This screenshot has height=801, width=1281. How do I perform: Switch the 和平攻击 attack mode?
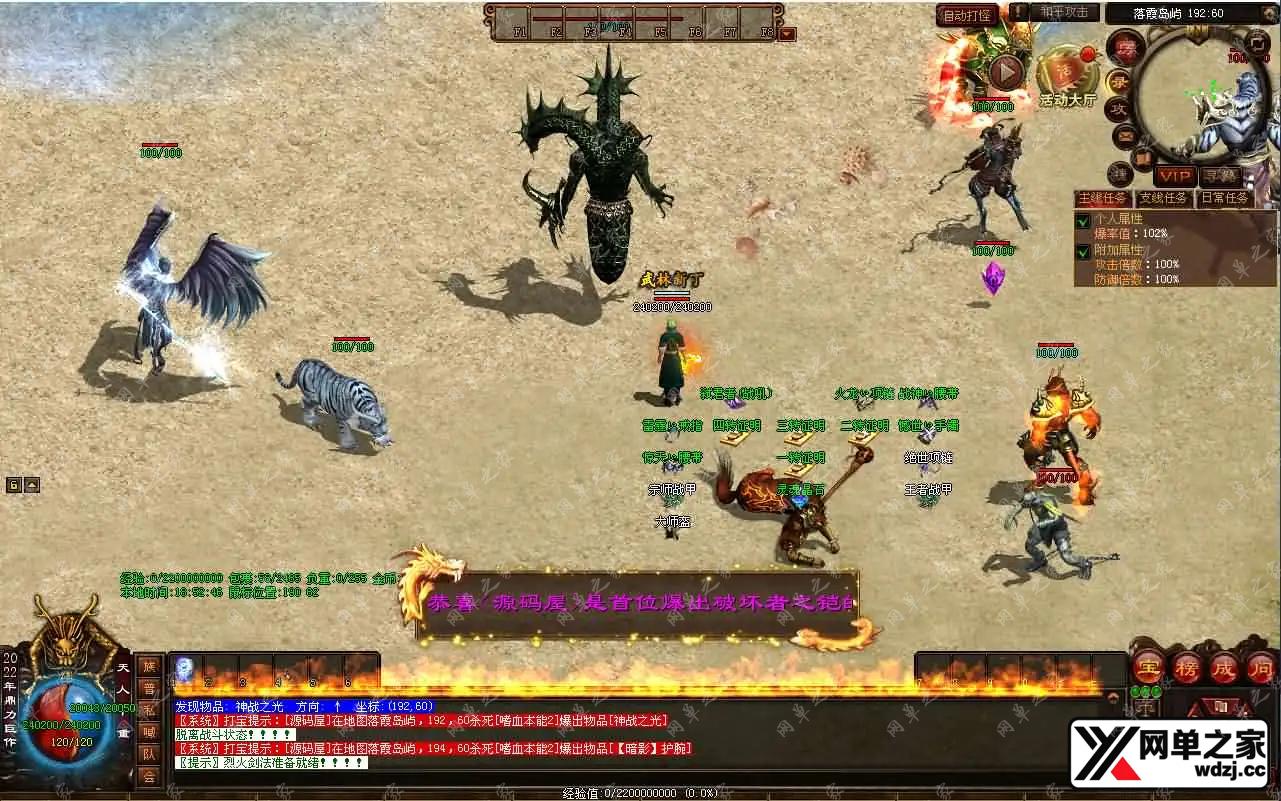1064,13
